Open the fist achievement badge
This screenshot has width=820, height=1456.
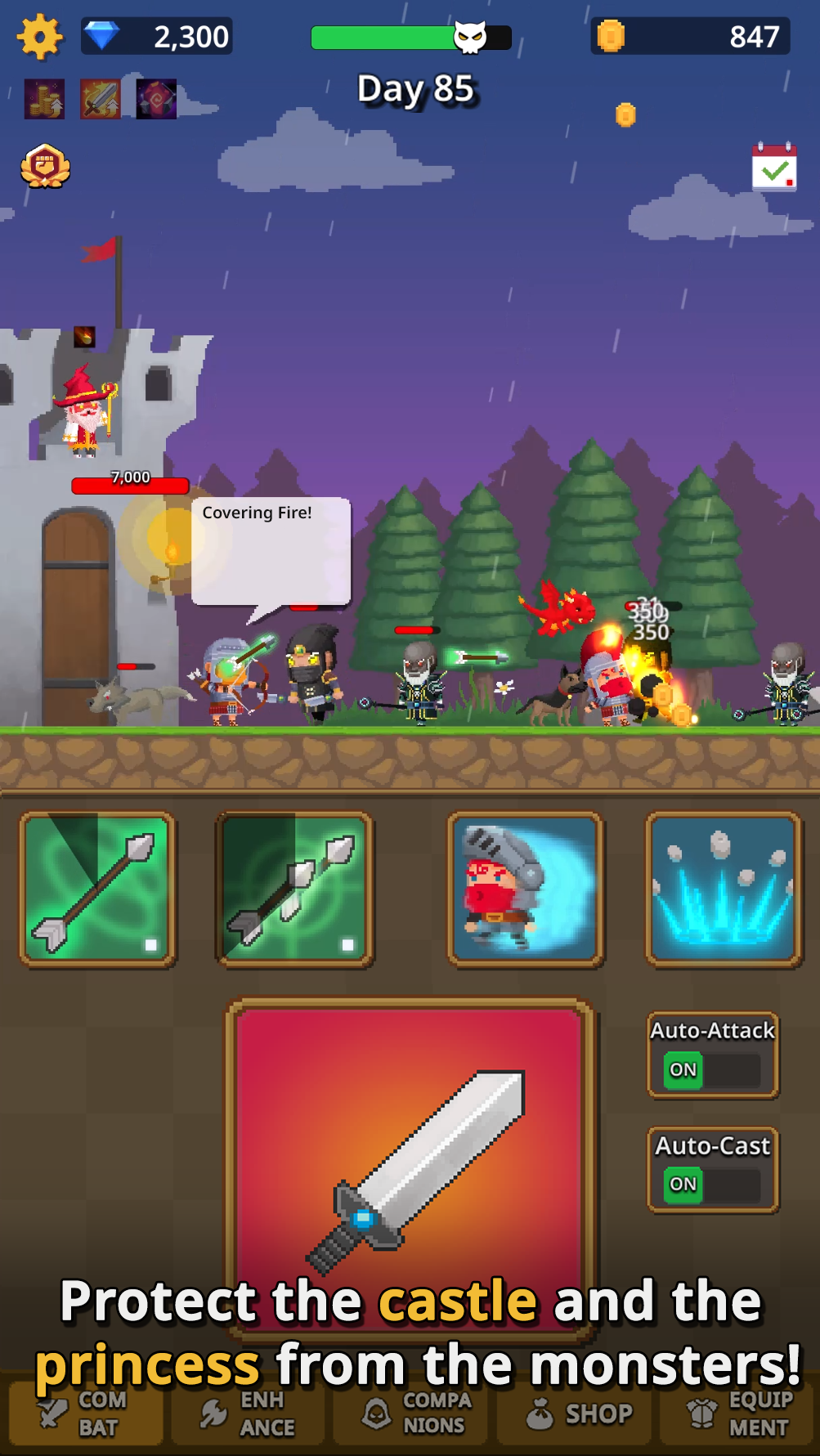[45, 167]
